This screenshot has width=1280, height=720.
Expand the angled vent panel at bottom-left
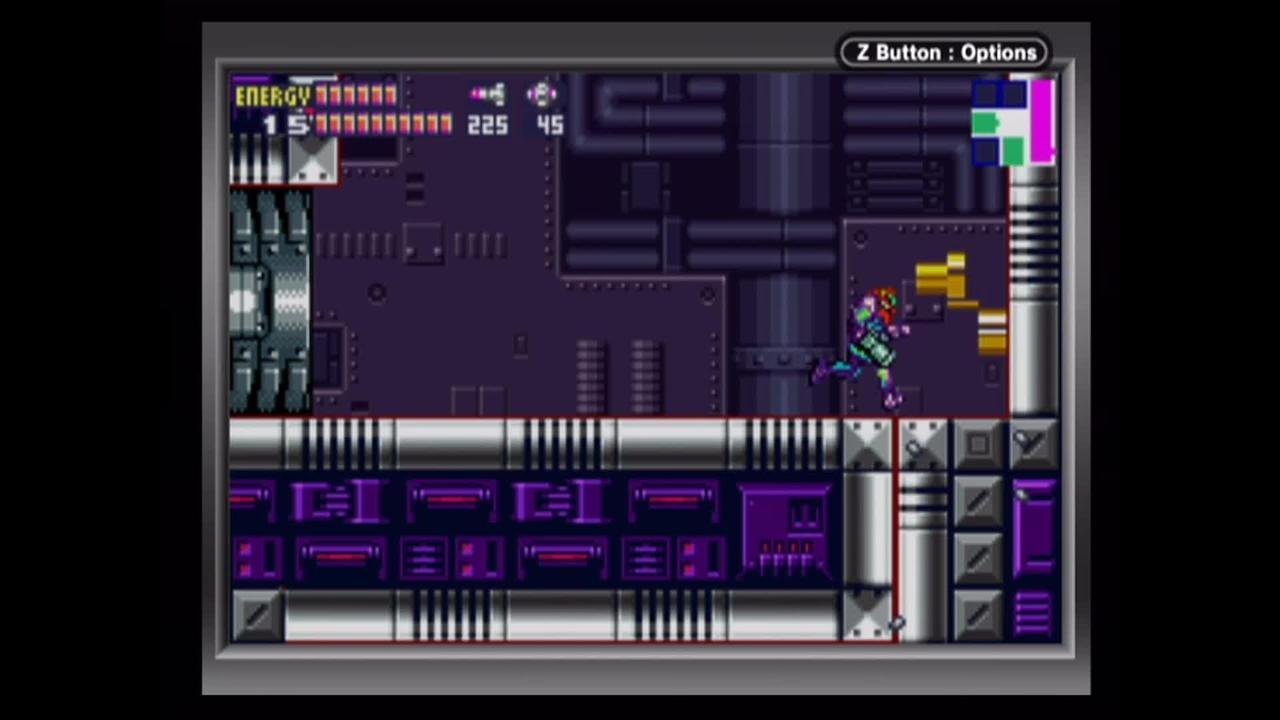[258, 616]
